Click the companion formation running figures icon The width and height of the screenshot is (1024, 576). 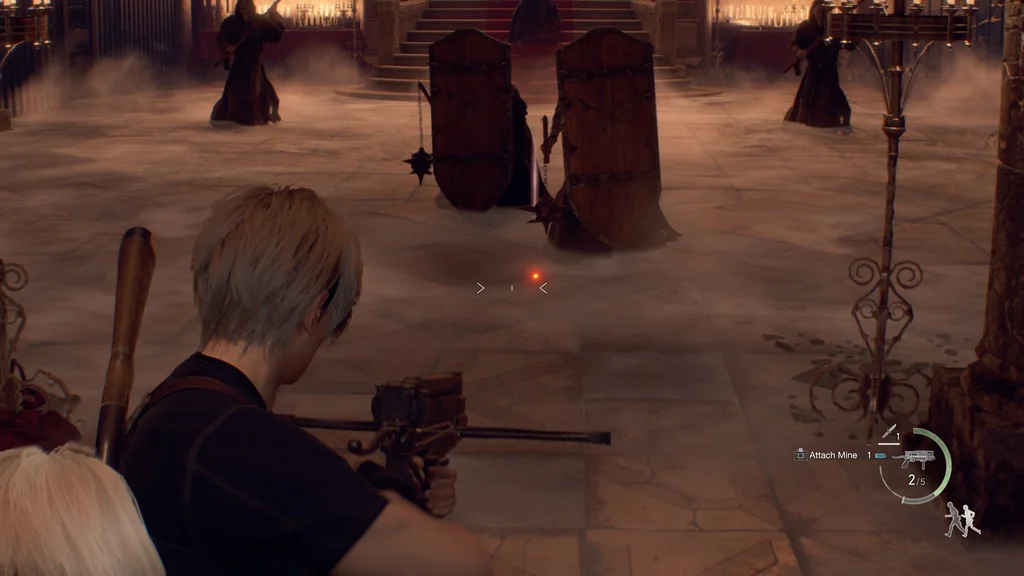[962, 518]
